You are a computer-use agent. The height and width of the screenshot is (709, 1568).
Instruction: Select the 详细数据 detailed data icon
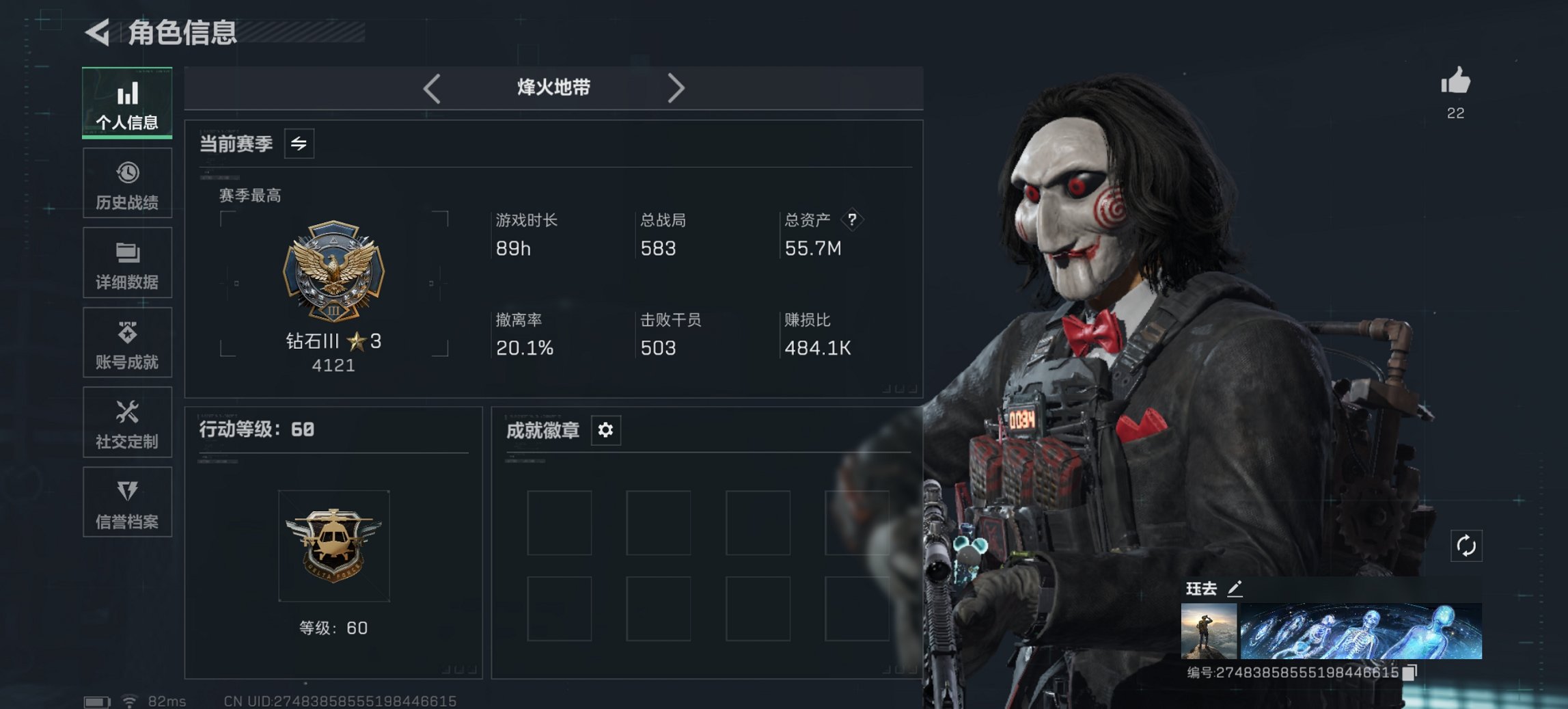[127, 263]
